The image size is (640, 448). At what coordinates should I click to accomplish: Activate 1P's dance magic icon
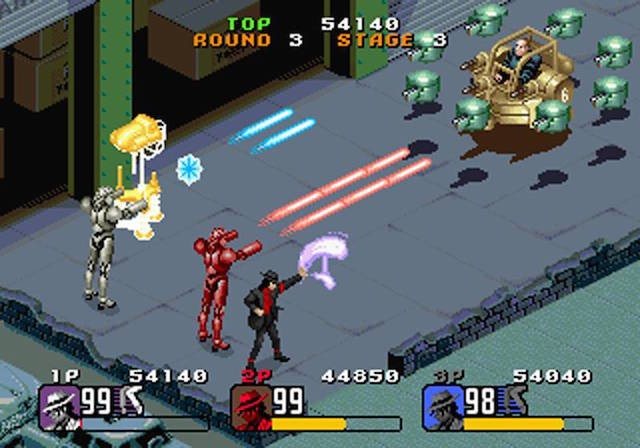tap(132, 402)
